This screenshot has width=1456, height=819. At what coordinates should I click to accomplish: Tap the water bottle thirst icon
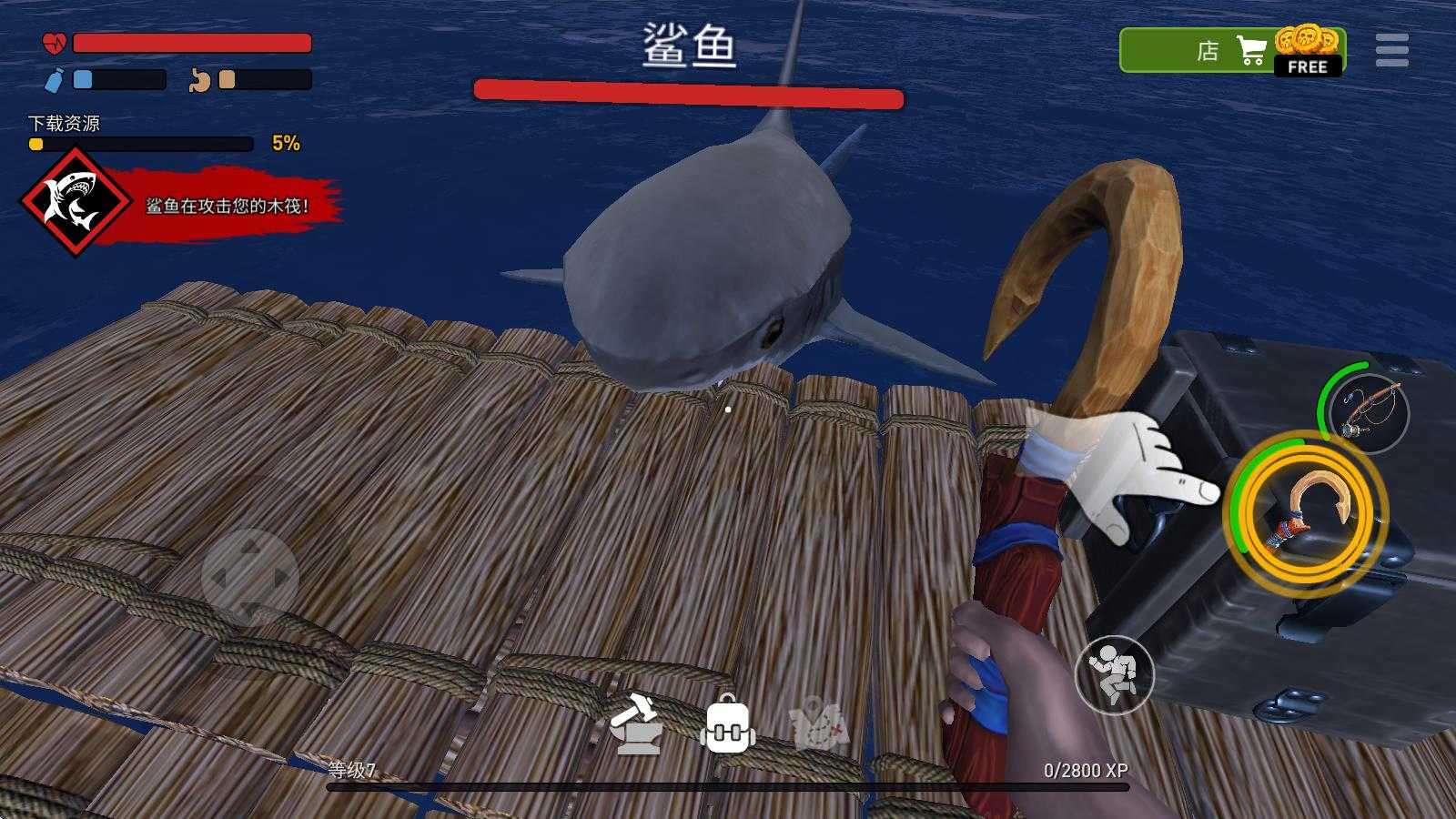56,82
